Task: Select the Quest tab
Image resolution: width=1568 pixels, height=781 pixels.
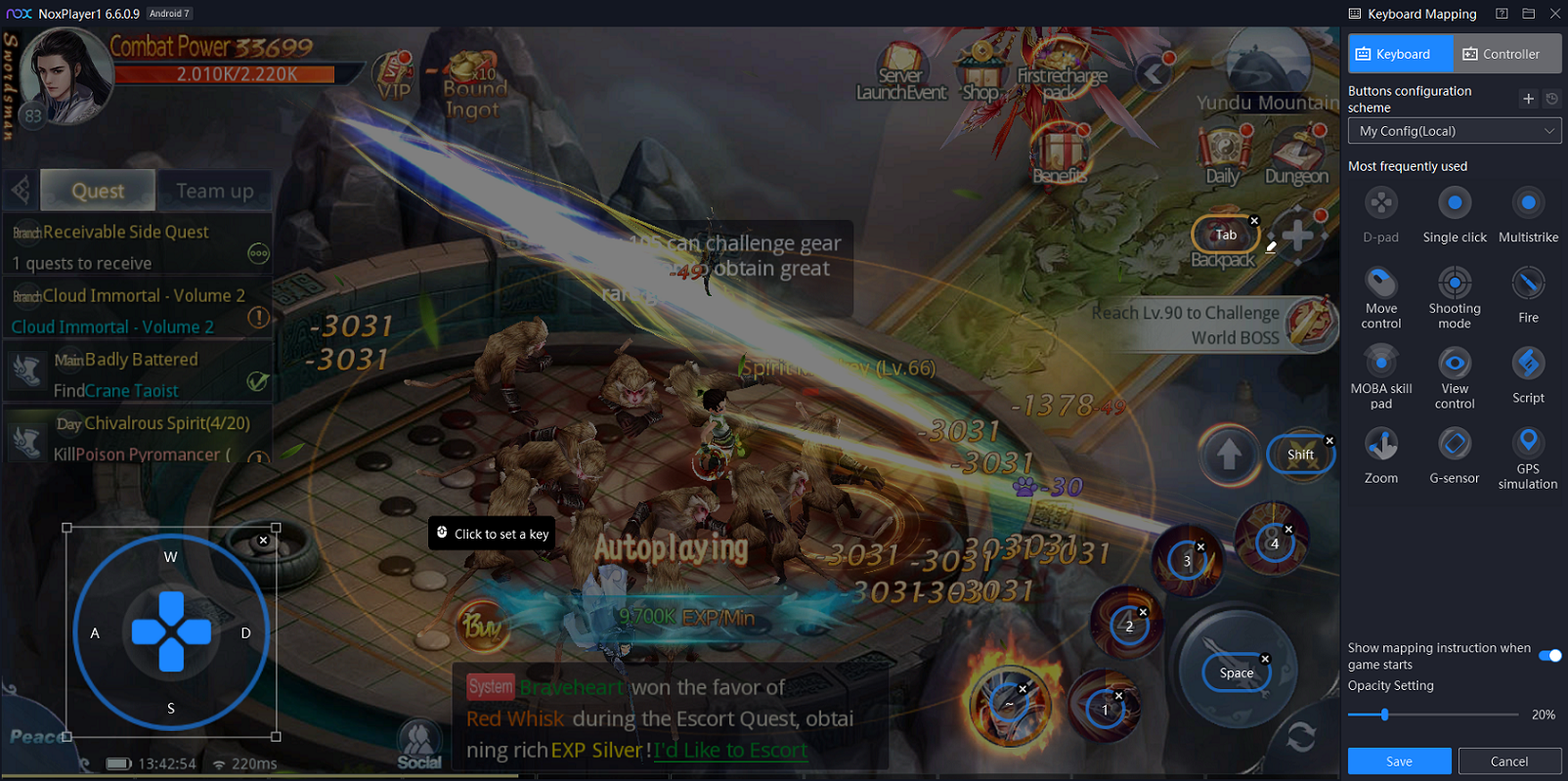Action: pyautogui.click(x=98, y=191)
